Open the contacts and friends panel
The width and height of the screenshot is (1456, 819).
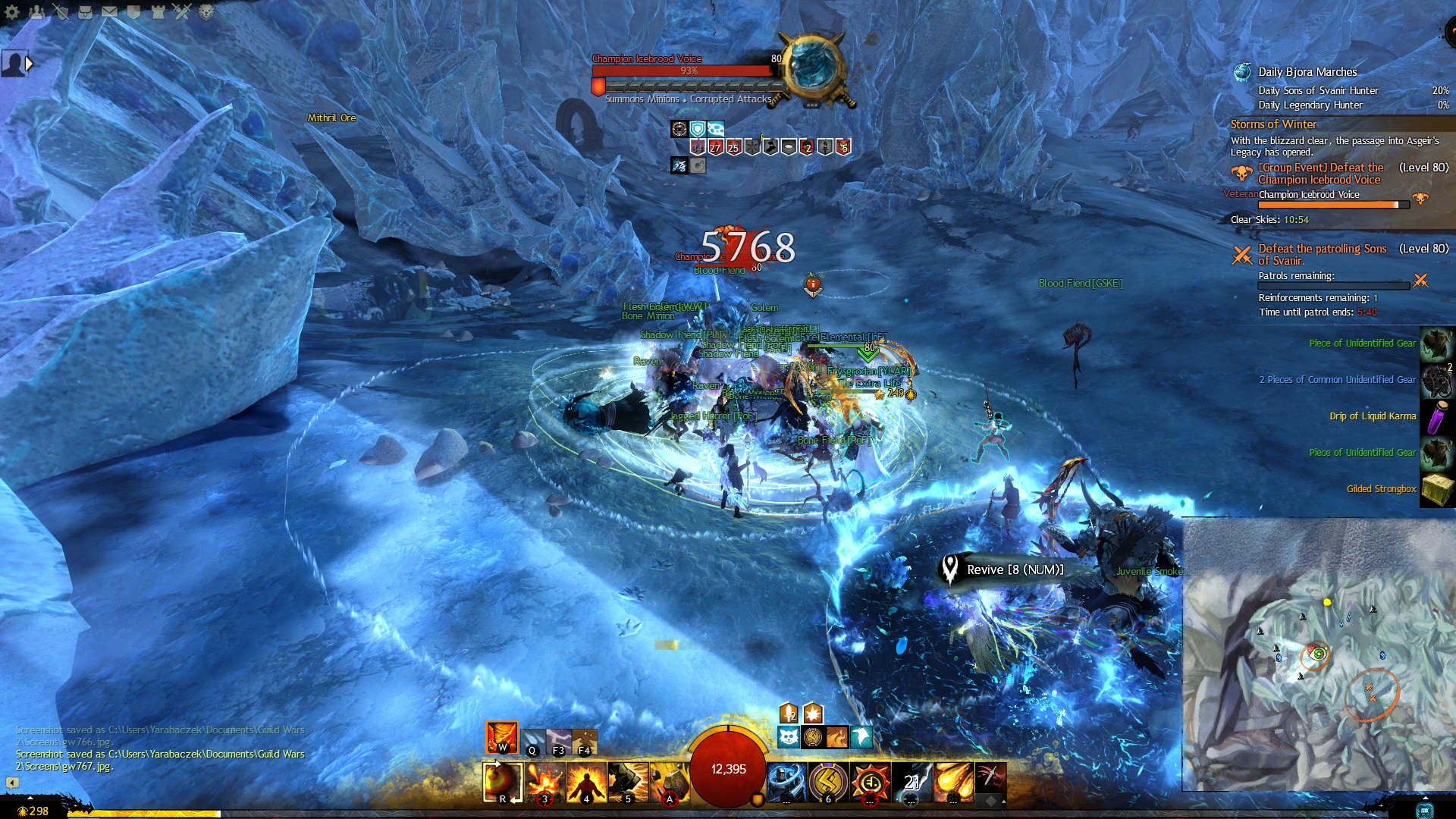36,11
